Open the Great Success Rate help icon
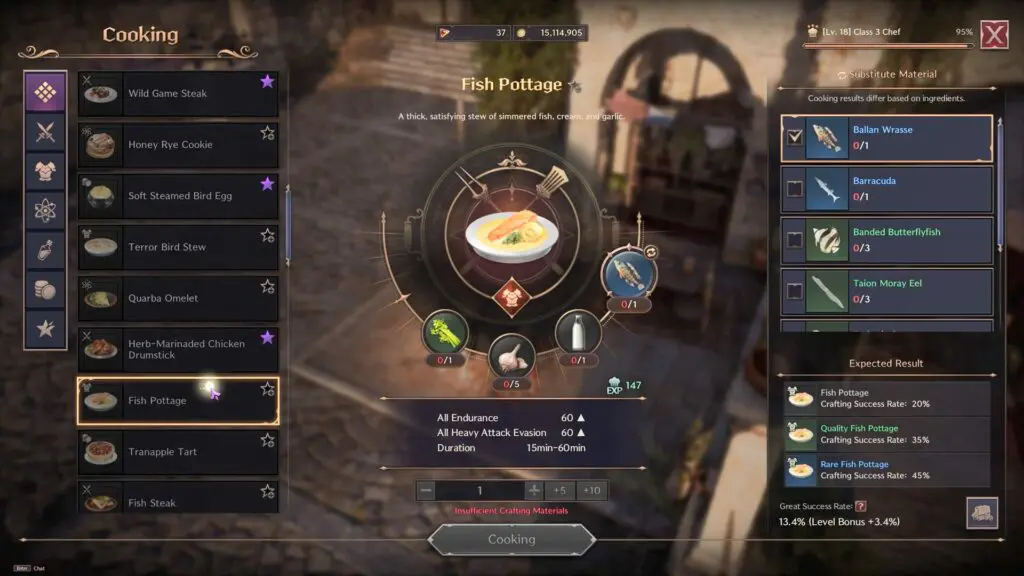The height and width of the screenshot is (576, 1024). (860, 507)
